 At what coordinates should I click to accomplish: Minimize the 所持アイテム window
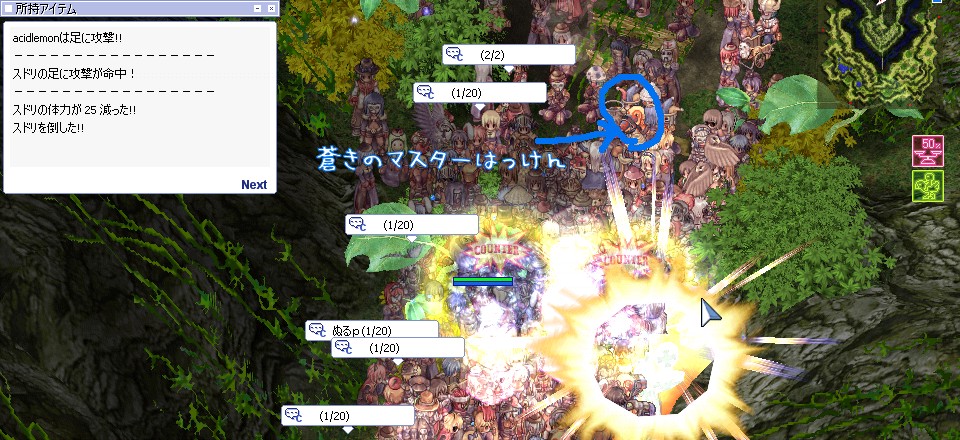click(258, 8)
